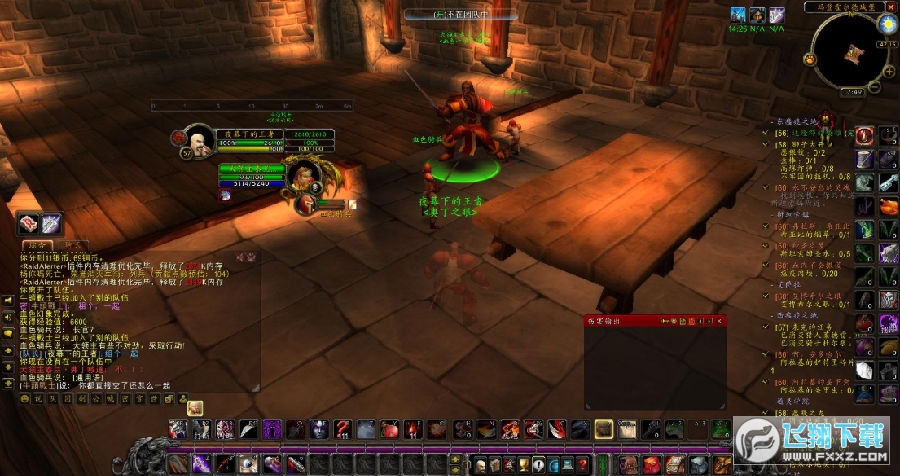
Task: Open the red-and-white book icon above chat
Action: coord(28,223)
